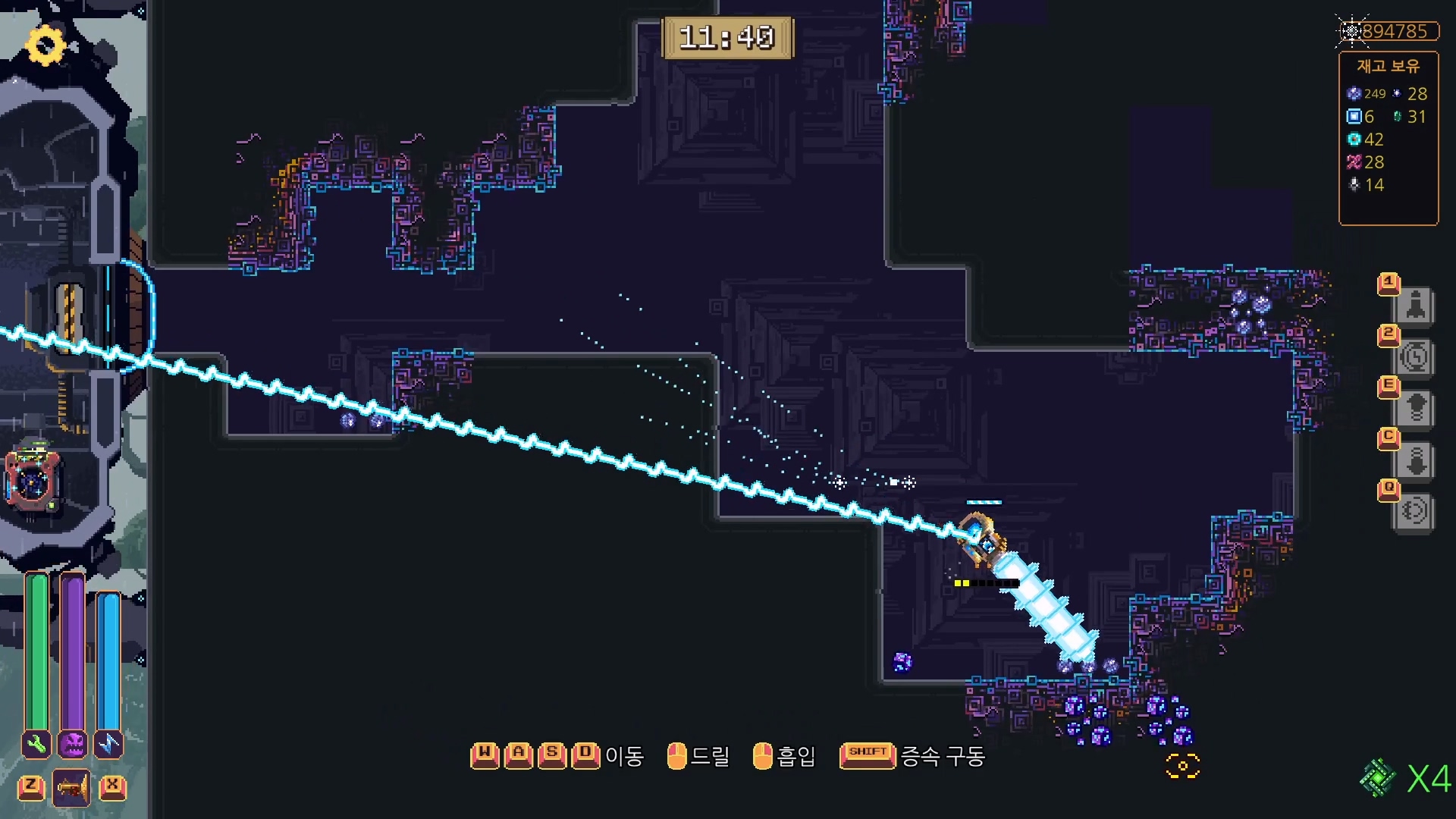
Task: Use the upward arrow spring ability
Action: pyautogui.click(x=1415, y=409)
